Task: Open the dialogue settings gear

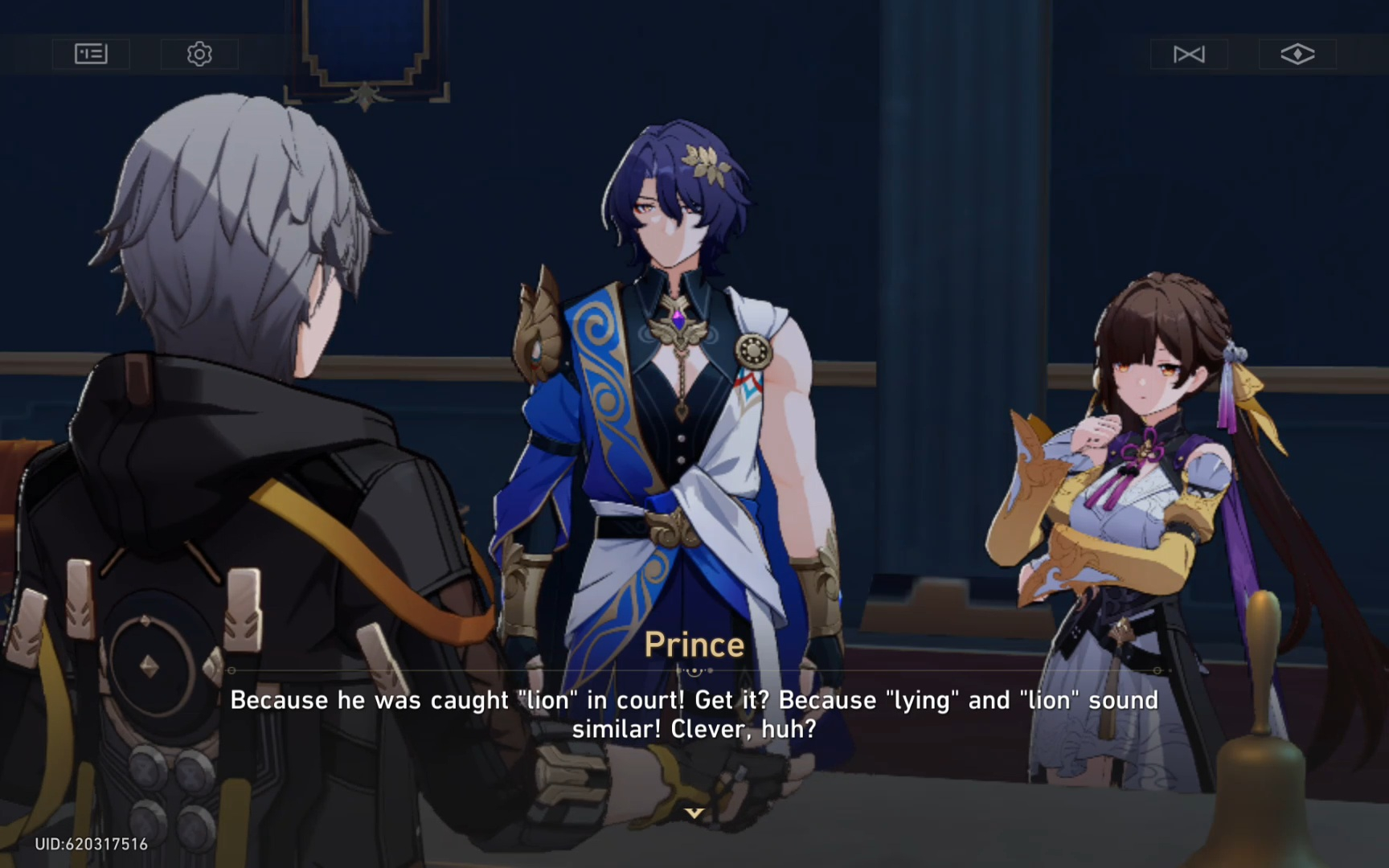Action: (x=199, y=54)
